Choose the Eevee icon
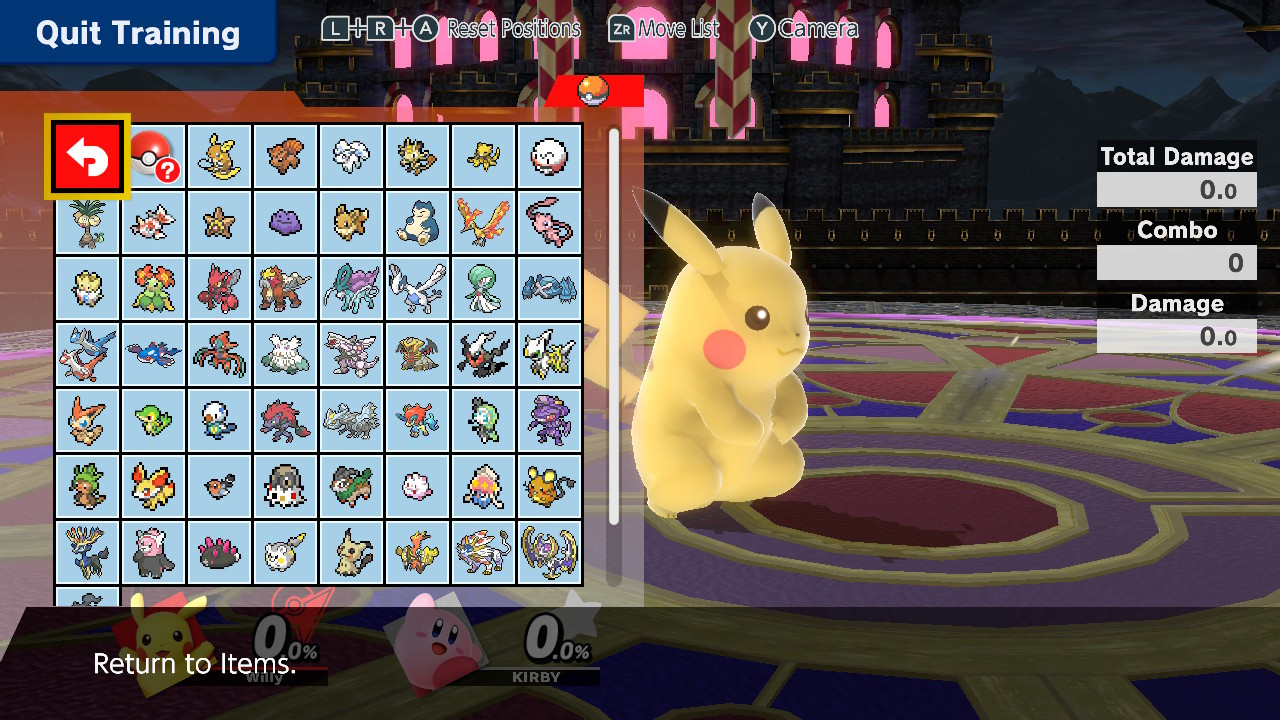 (x=351, y=222)
